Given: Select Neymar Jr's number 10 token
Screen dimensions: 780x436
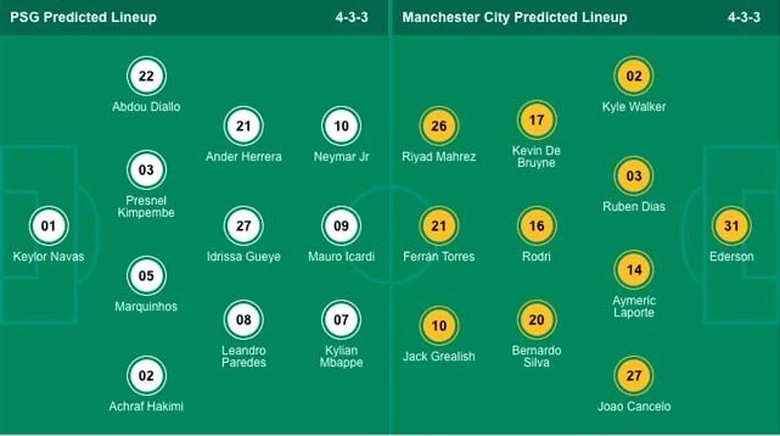Looking at the screenshot, I should pyautogui.click(x=341, y=126).
